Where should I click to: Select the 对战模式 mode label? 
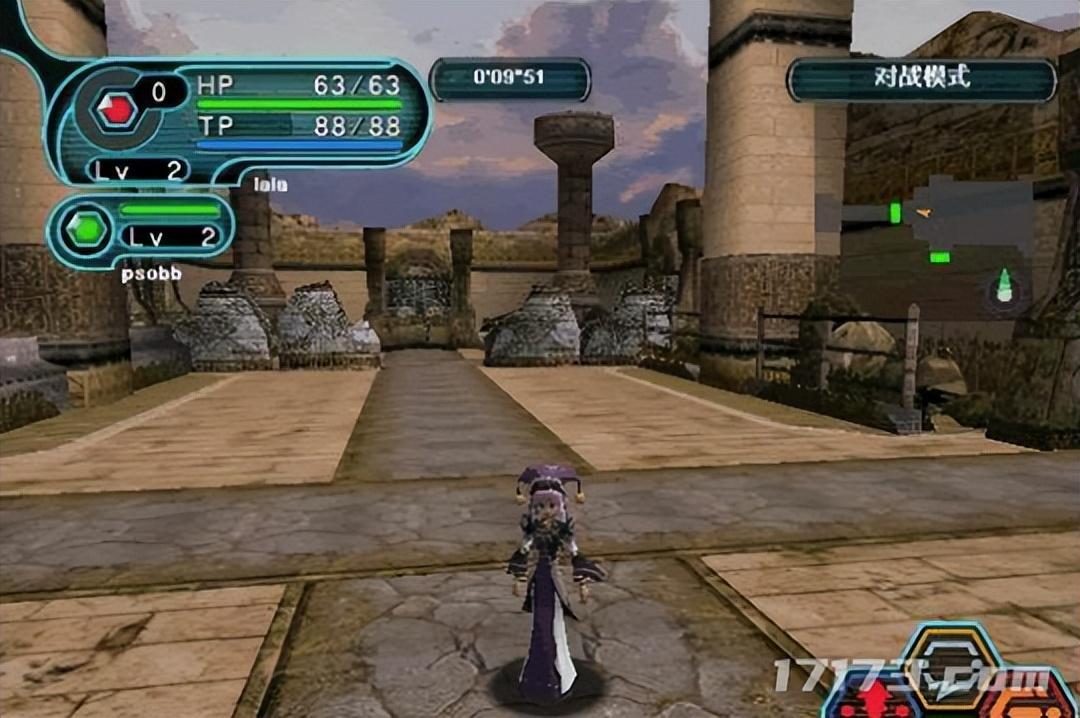(921, 79)
